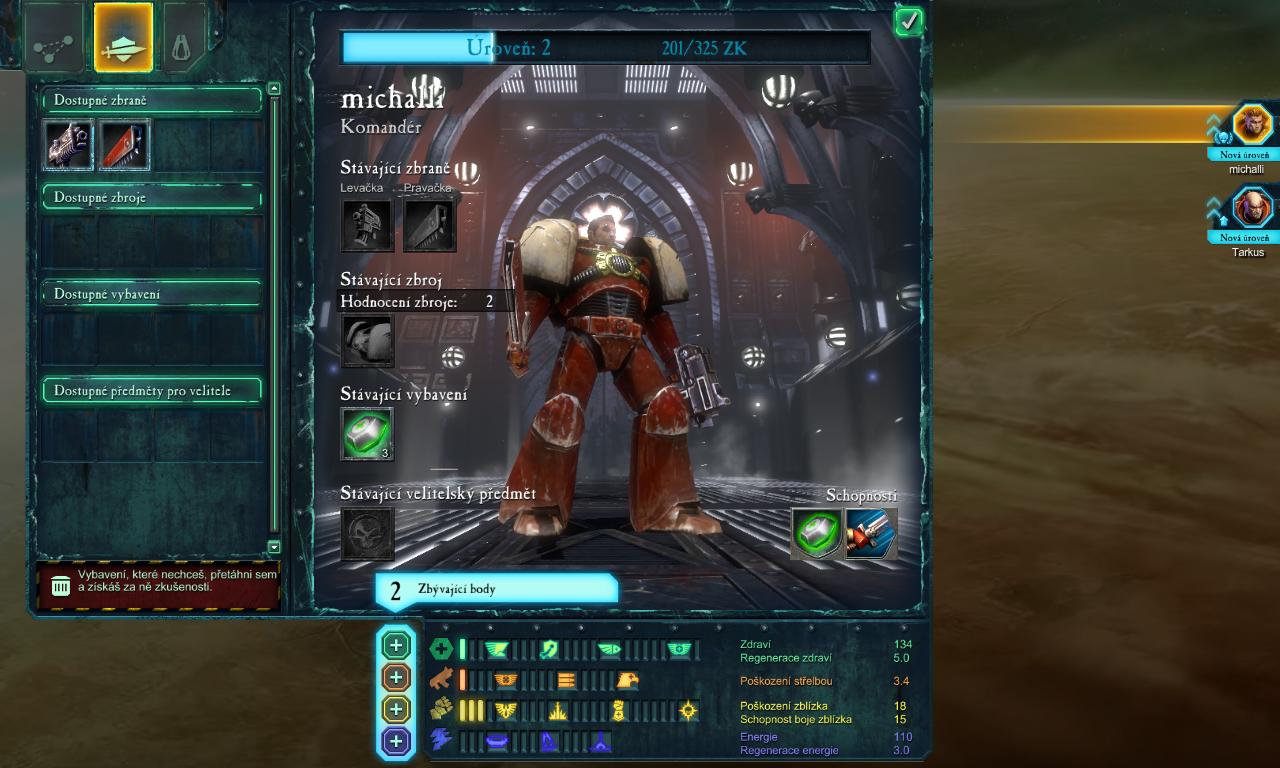
Task: Click the equipped right-hand chainsword slot
Action: 429,225
